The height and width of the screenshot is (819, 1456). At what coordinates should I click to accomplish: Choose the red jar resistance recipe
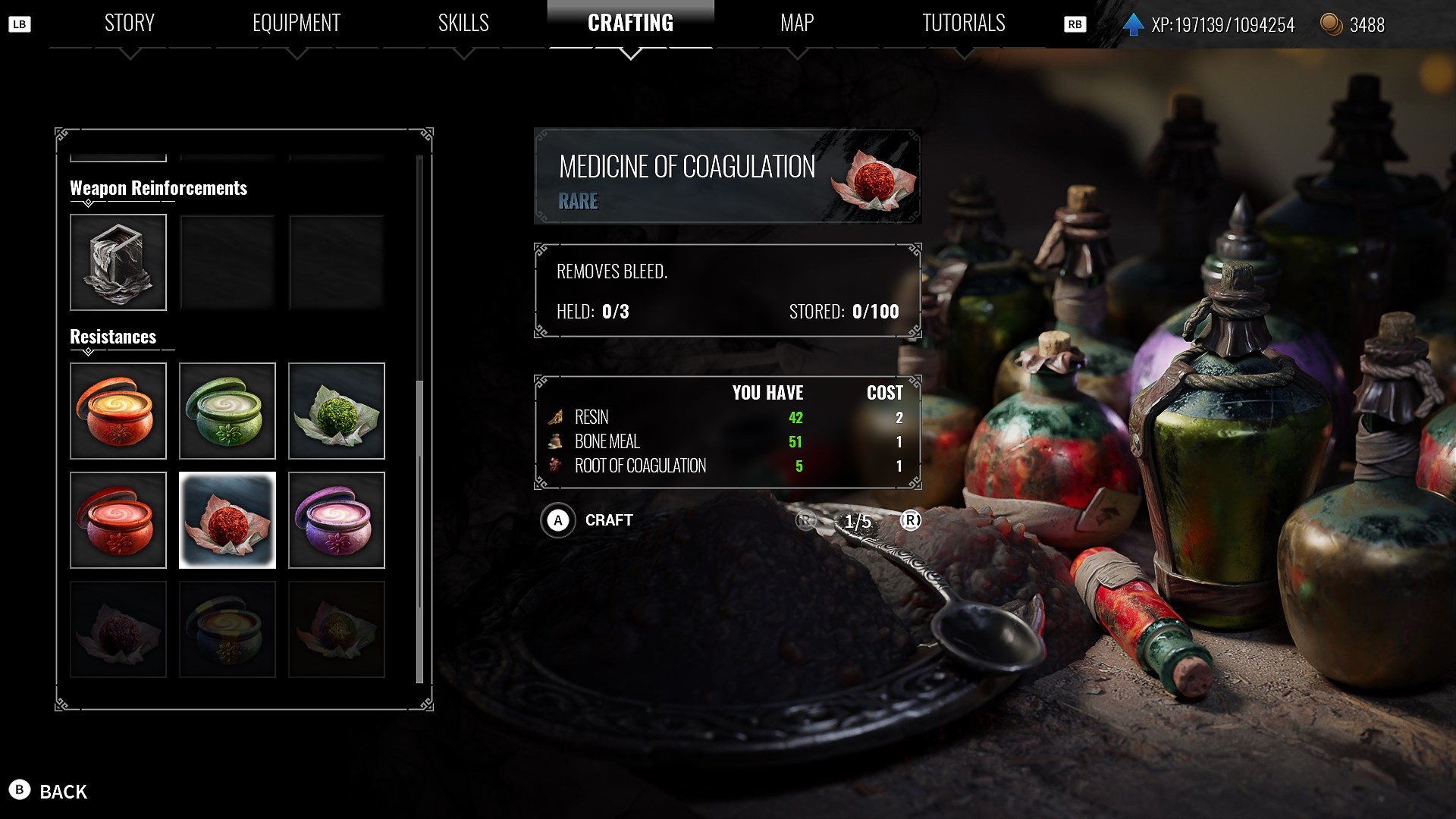[118, 520]
